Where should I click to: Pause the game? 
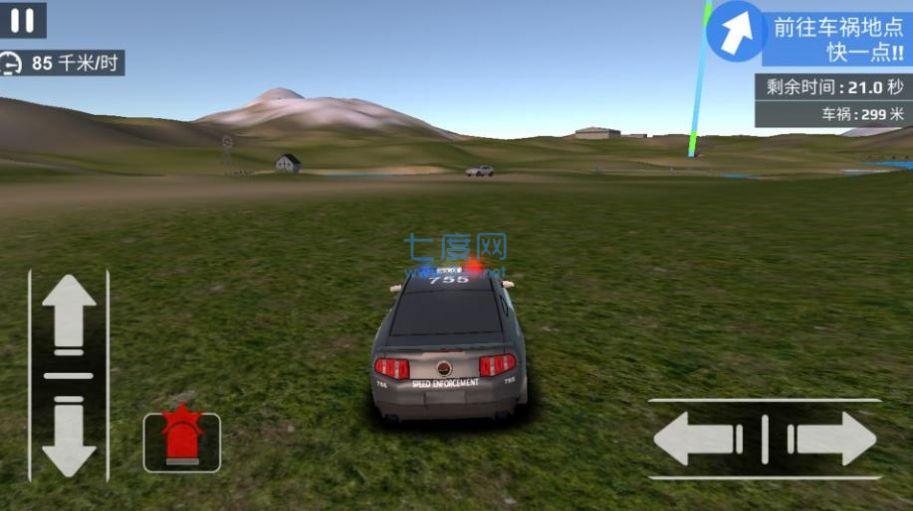tap(24, 20)
